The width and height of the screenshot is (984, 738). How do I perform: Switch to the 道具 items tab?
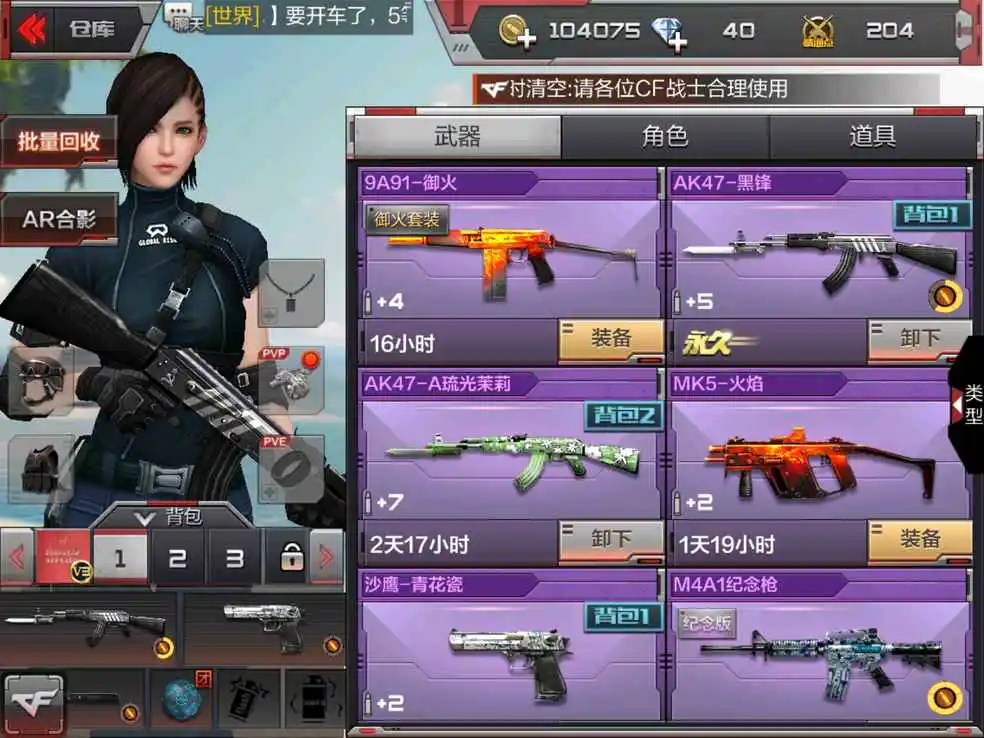[x=872, y=137]
